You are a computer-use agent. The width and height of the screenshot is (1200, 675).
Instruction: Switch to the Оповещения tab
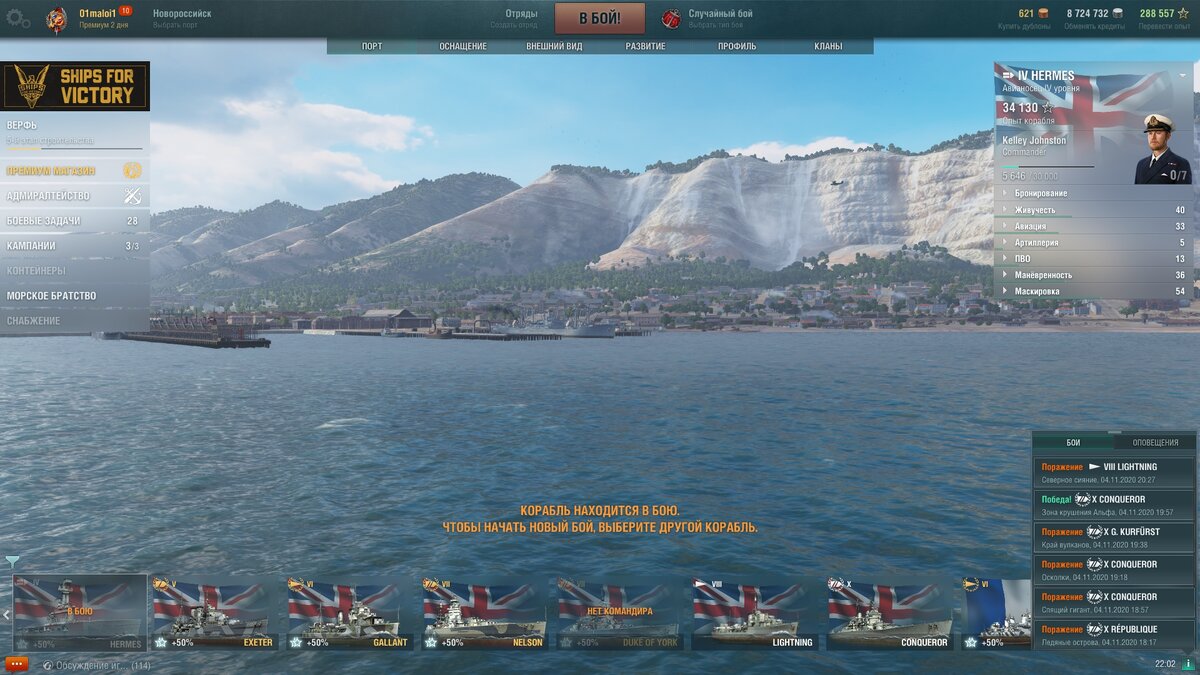1155,442
